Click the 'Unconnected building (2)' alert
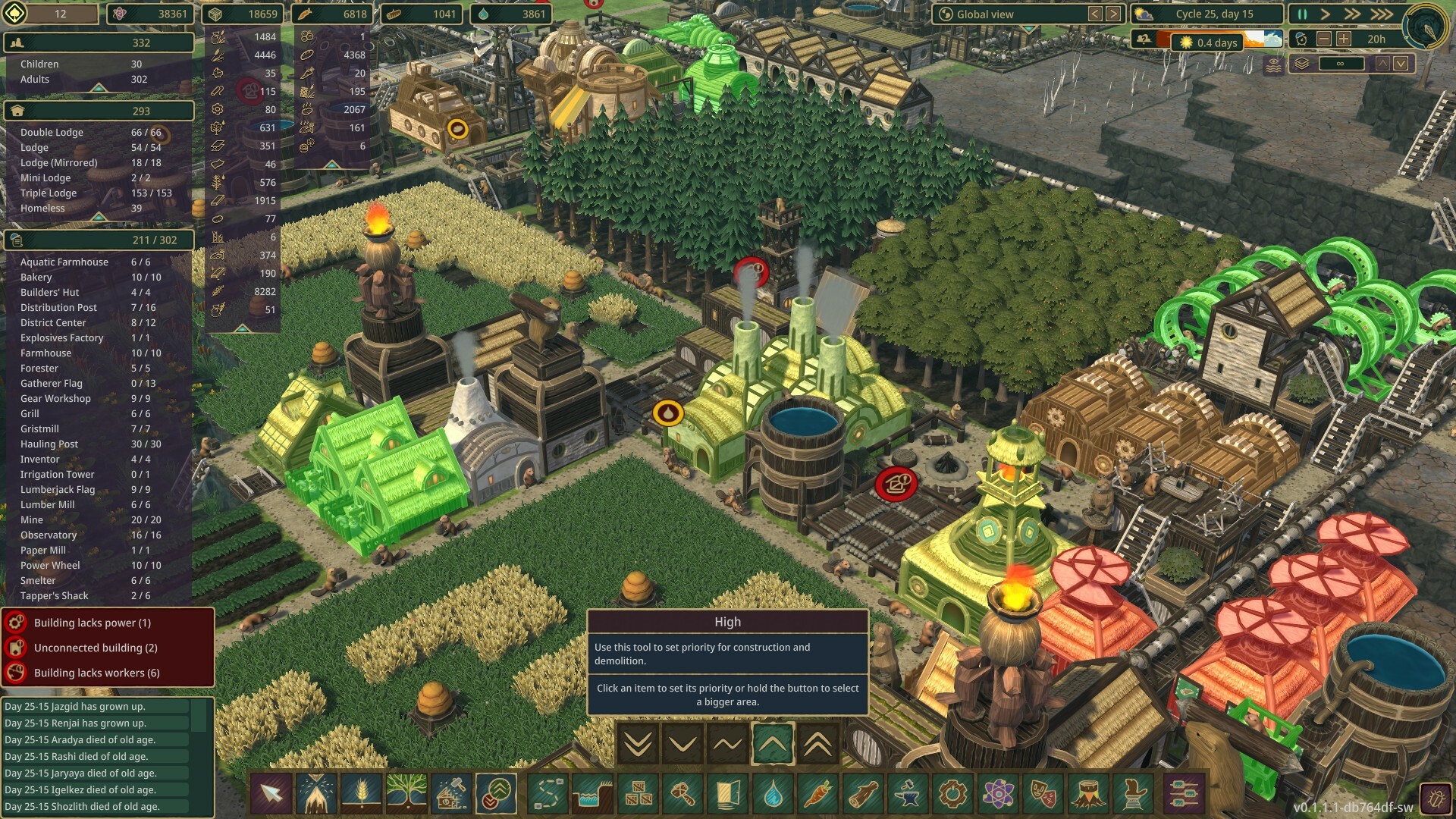Image resolution: width=1456 pixels, height=819 pixels. (96, 648)
